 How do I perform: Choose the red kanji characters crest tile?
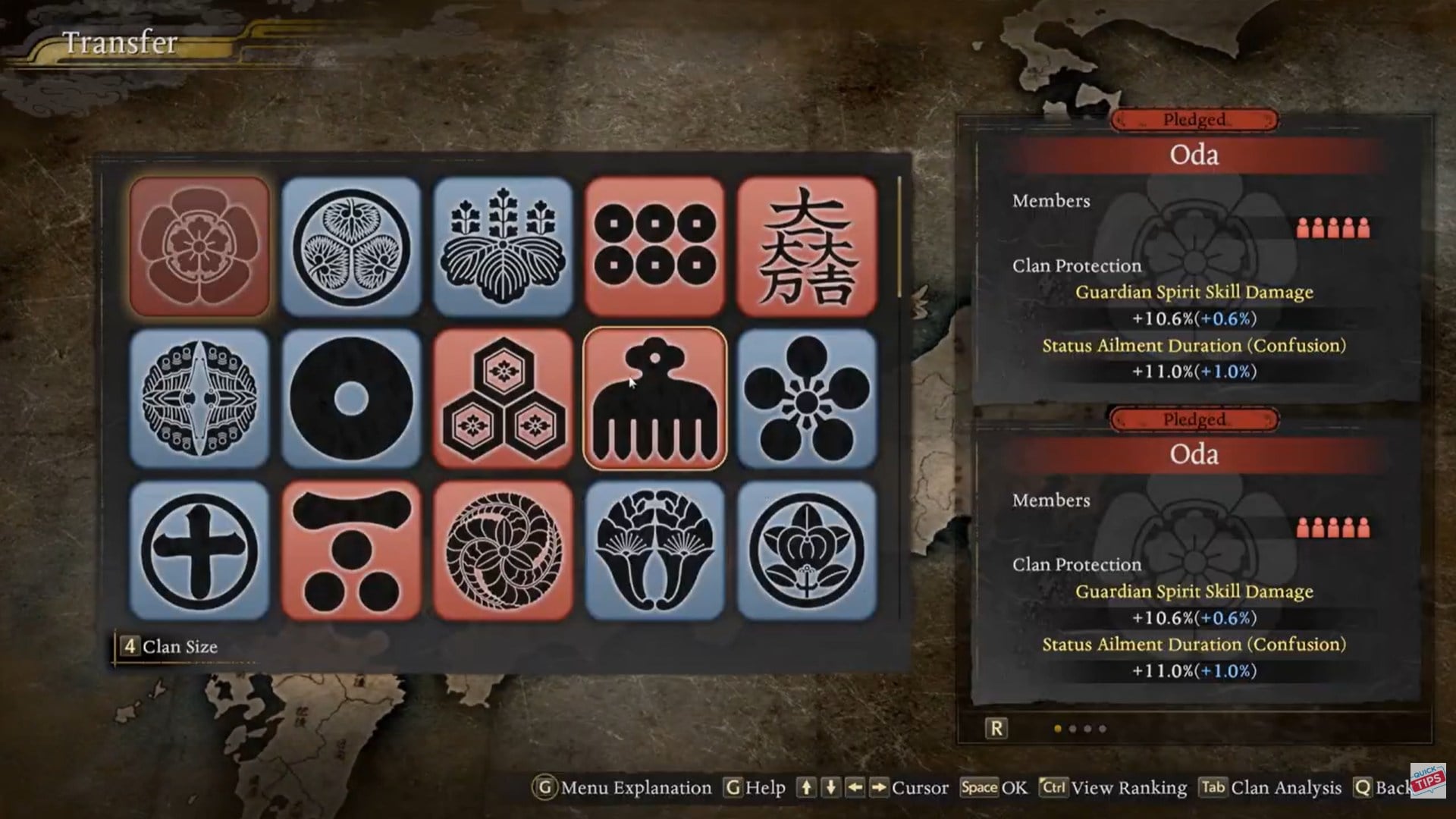pos(806,246)
